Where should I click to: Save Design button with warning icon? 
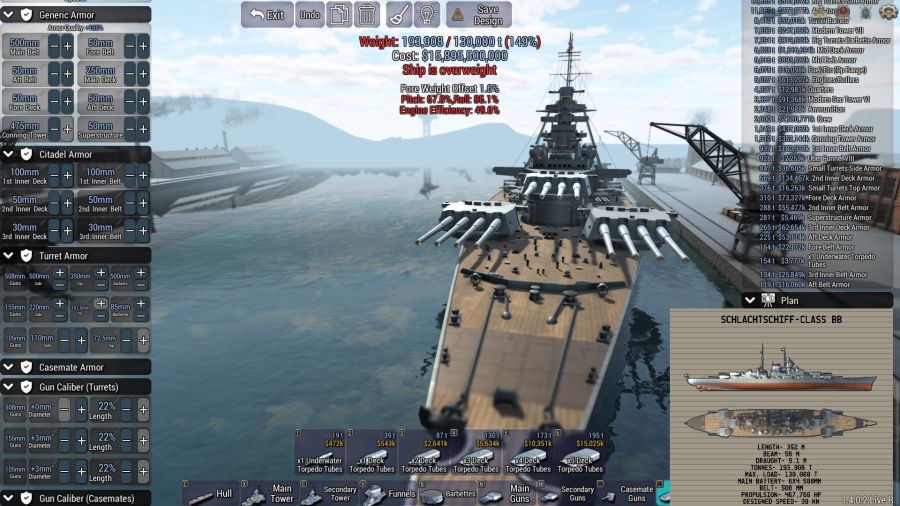pyautogui.click(x=478, y=15)
